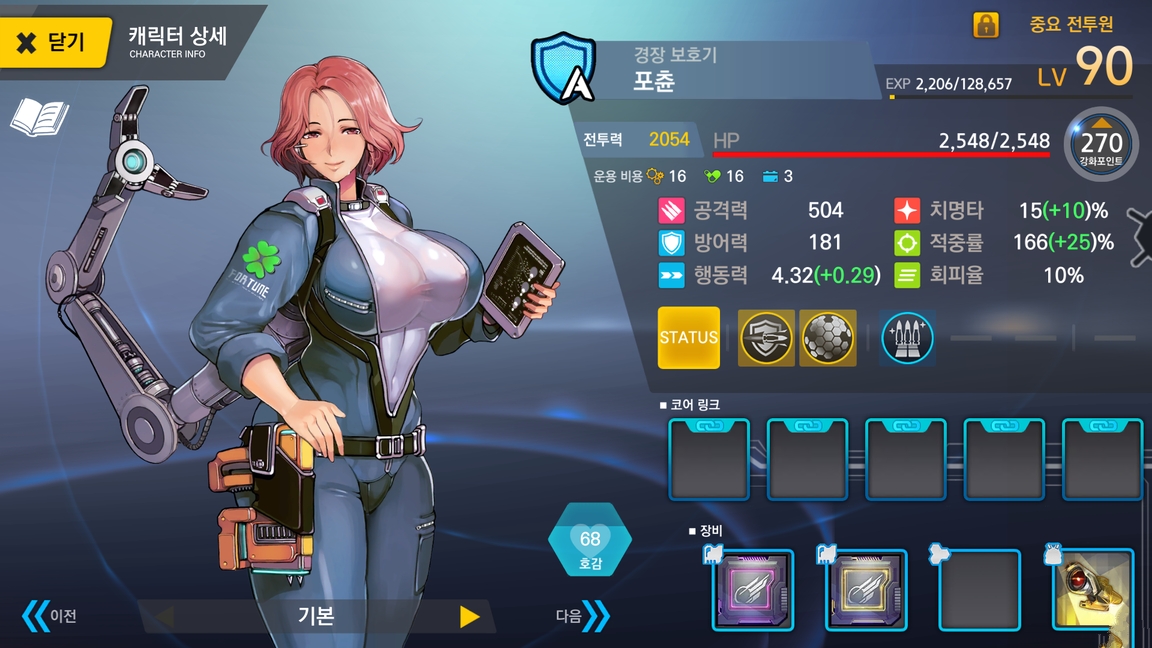The width and height of the screenshot is (1152, 648).
Task: Select the shield skill icon
Action: 766,338
